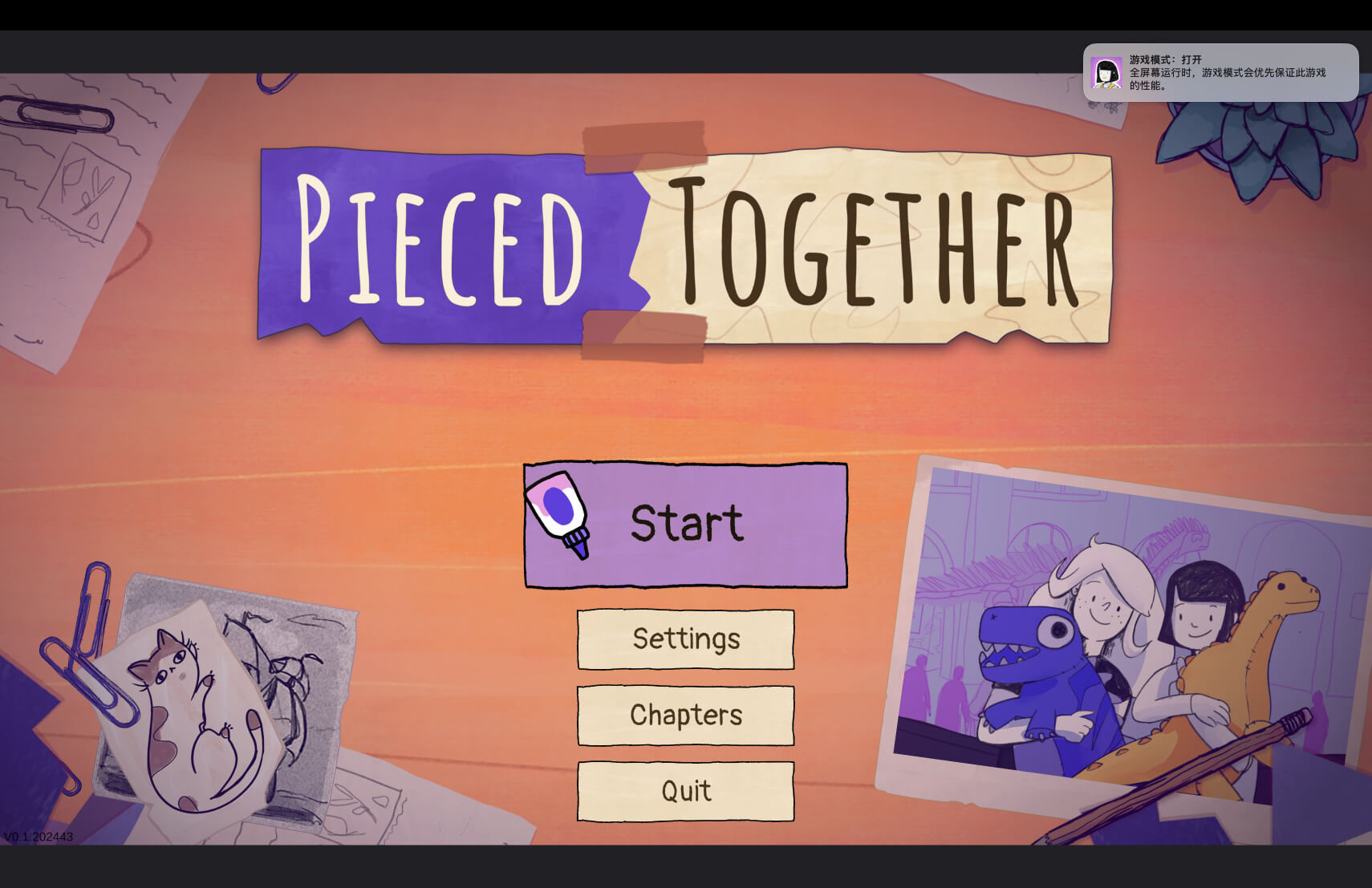The image size is (1372, 888).
Task: Quit the game
Action: click(685, 790)
